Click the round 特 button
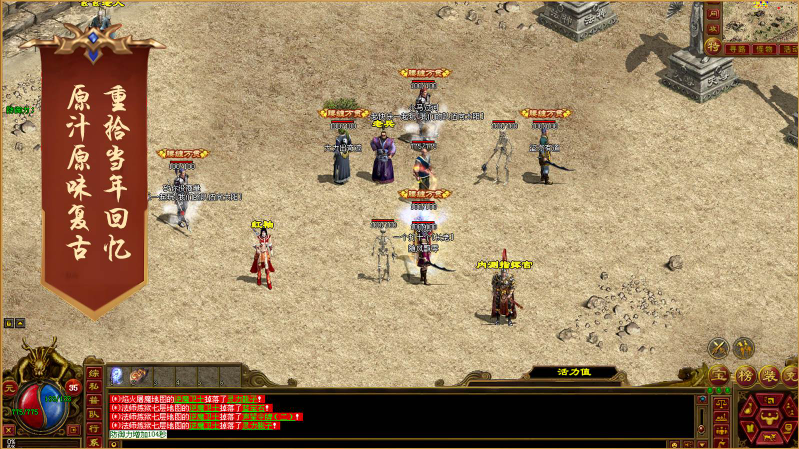 coord(712,46)
